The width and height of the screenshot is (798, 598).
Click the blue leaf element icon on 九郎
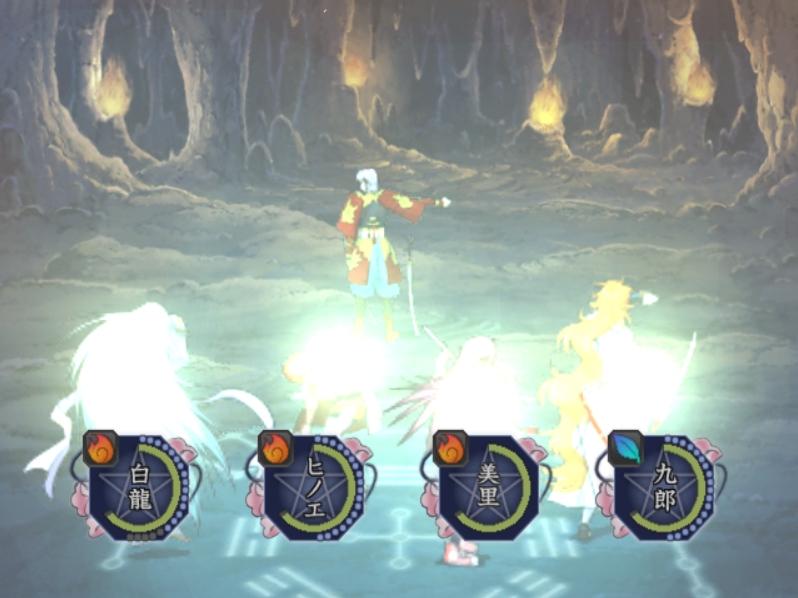click(x=625, y=447)
